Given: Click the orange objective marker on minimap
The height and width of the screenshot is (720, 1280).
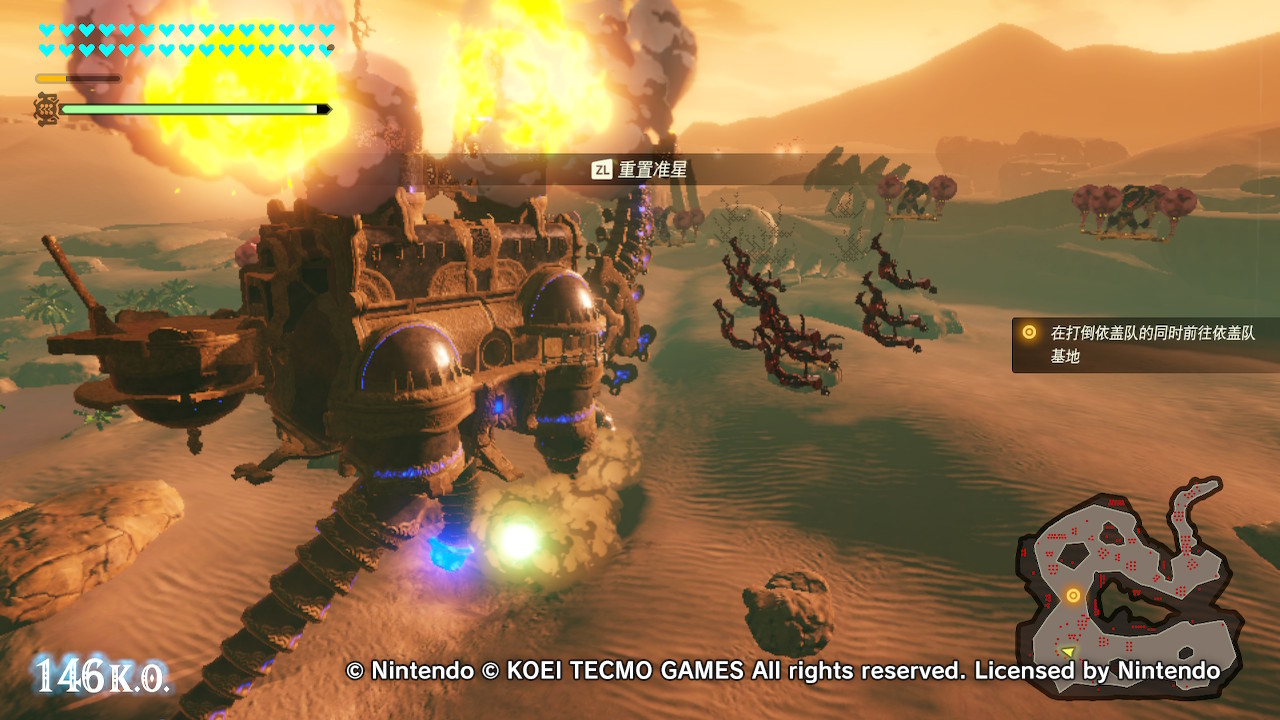Looking at the screenshot, I should click(x=1073, y=596).
